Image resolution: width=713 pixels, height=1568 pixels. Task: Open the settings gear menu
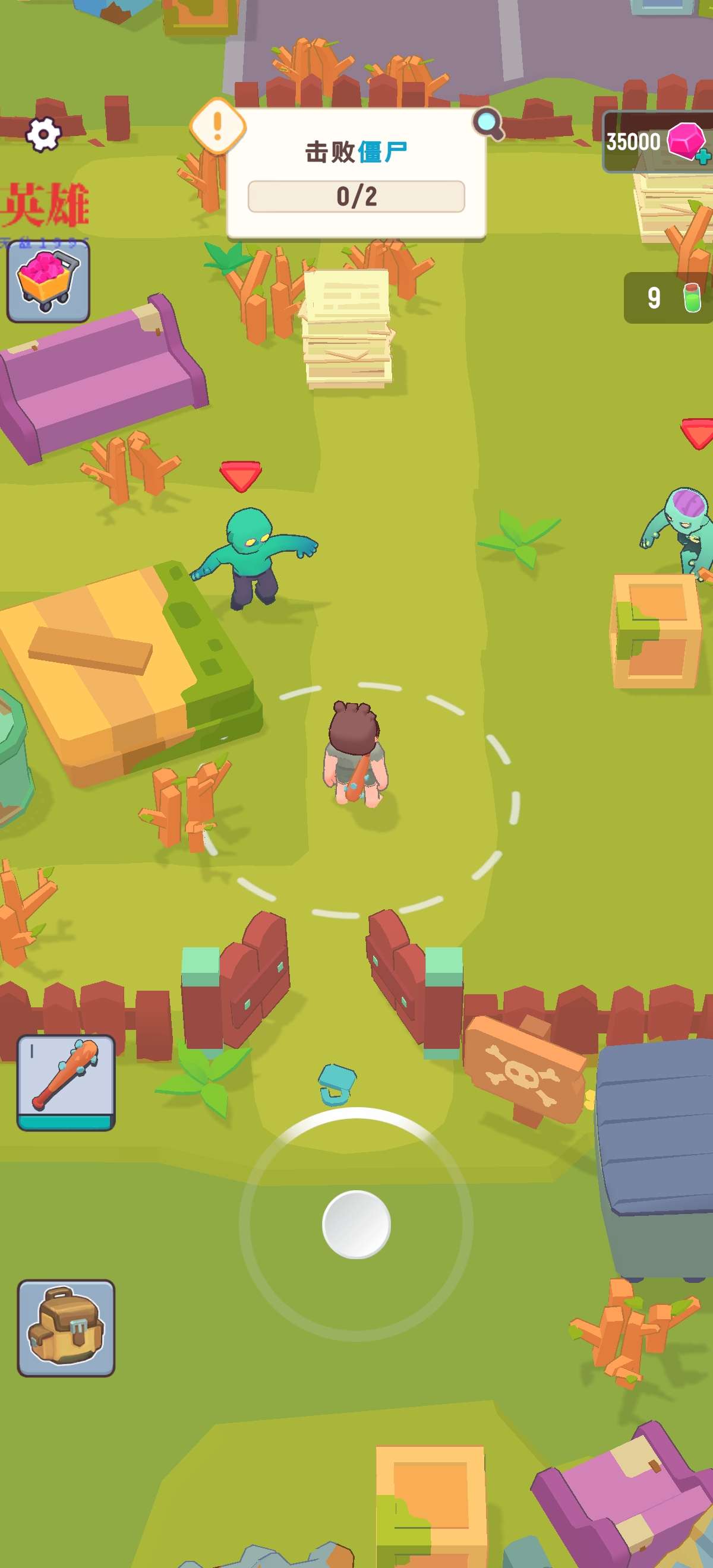pos(43,133)
